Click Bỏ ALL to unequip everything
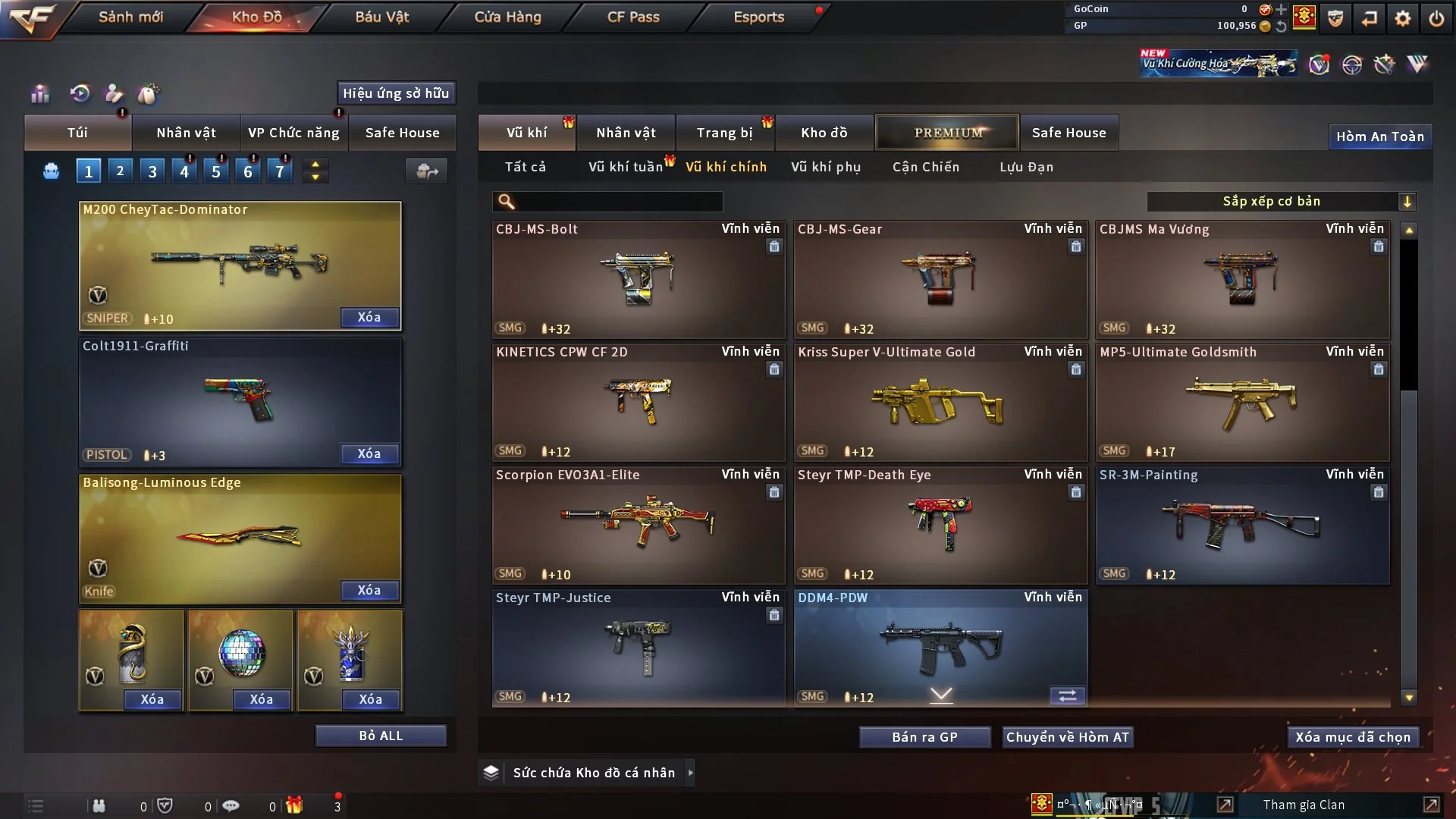Screen dimensions: 1456x819 point(381,736)
